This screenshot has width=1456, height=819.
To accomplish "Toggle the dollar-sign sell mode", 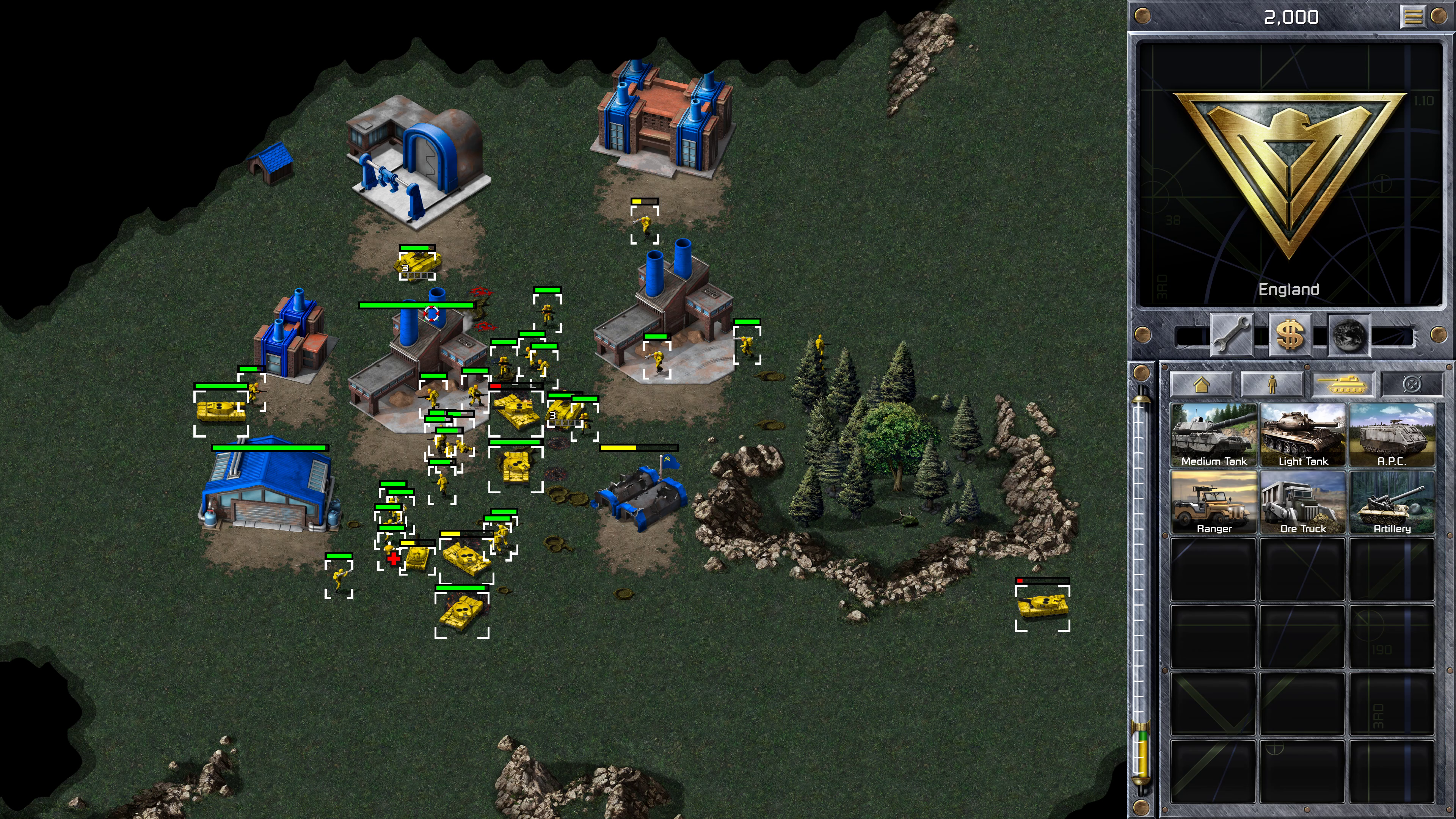I will [x=1290, y=335].
